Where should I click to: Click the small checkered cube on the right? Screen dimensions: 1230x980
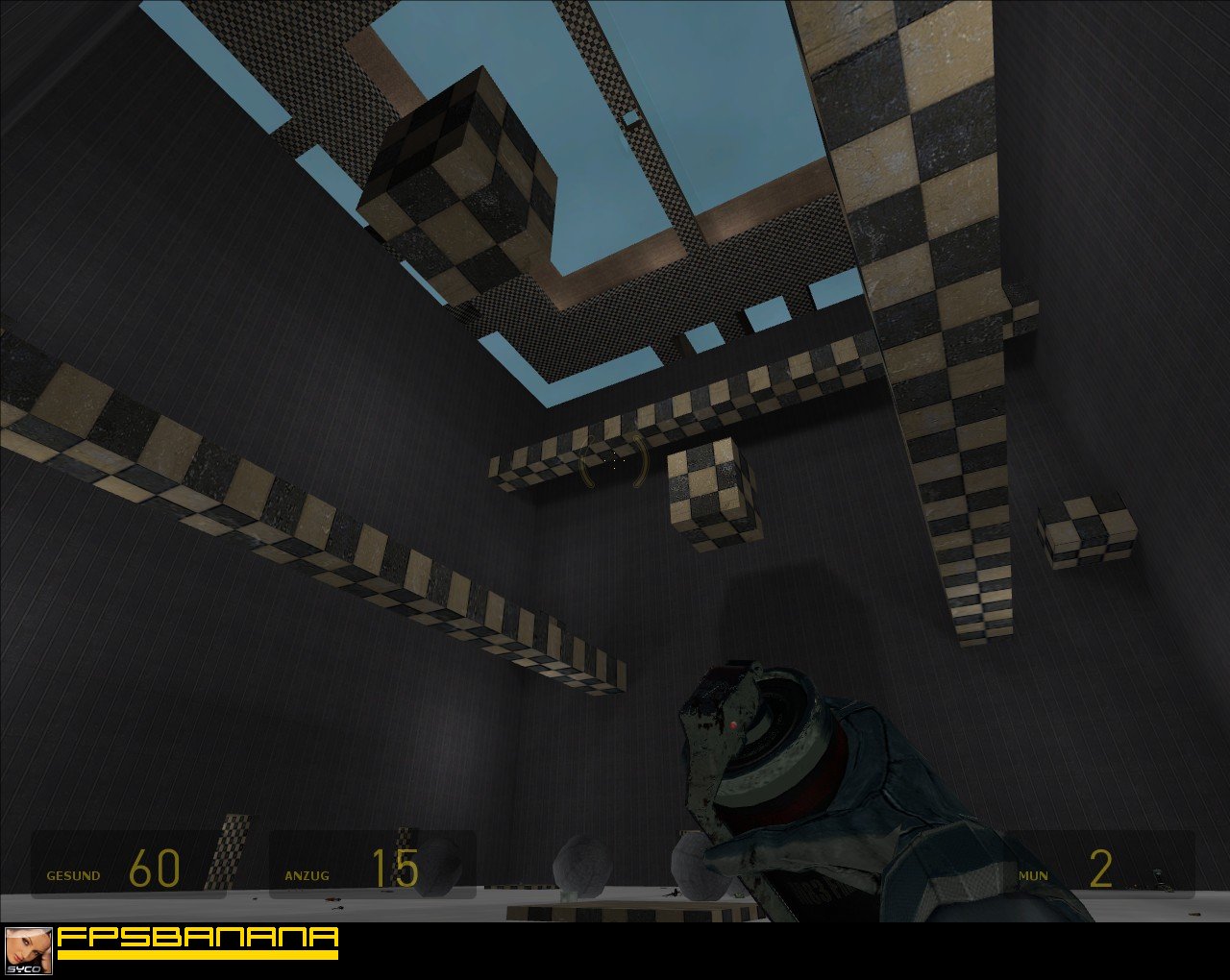1086,527
